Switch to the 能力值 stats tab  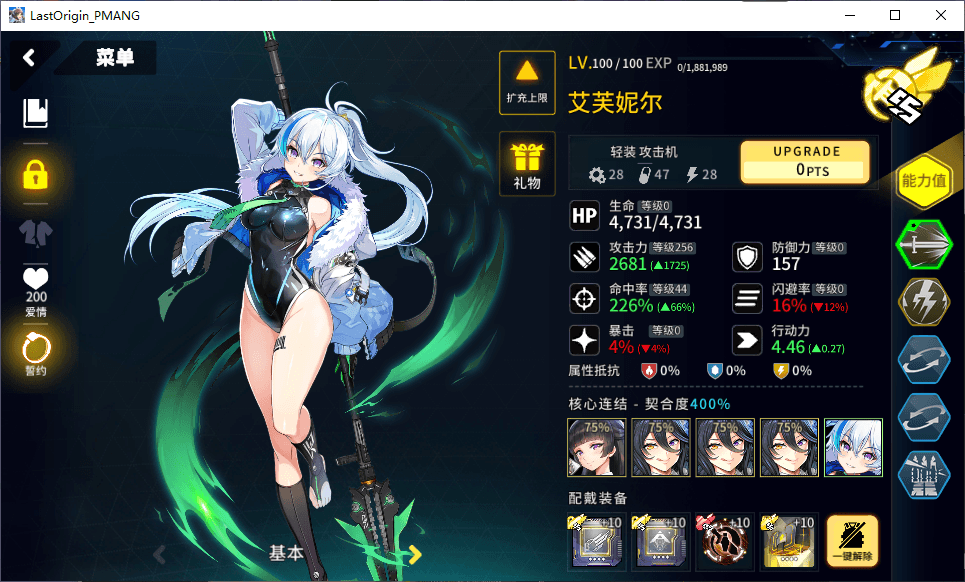[923, 181]
